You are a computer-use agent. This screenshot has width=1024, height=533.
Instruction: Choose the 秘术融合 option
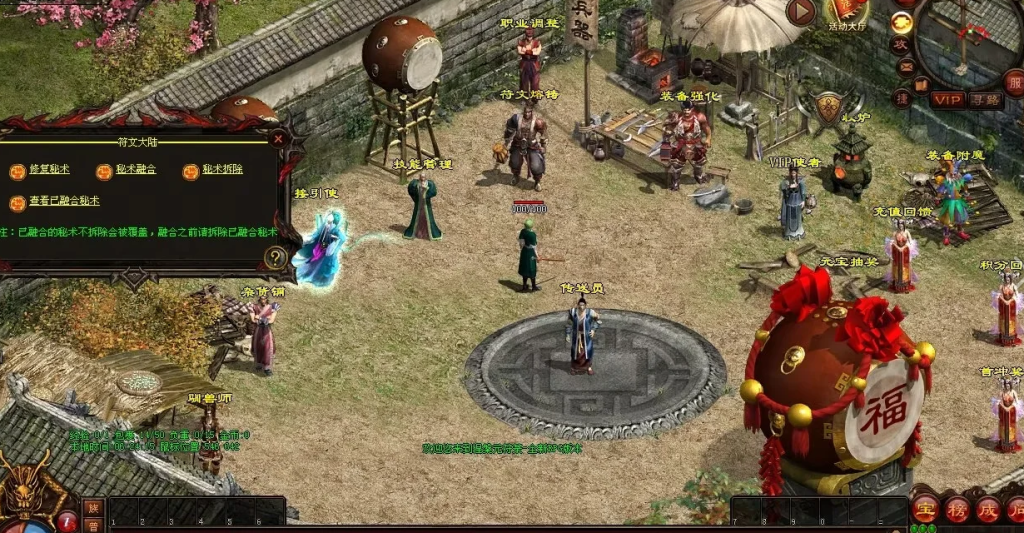[135, 171]
